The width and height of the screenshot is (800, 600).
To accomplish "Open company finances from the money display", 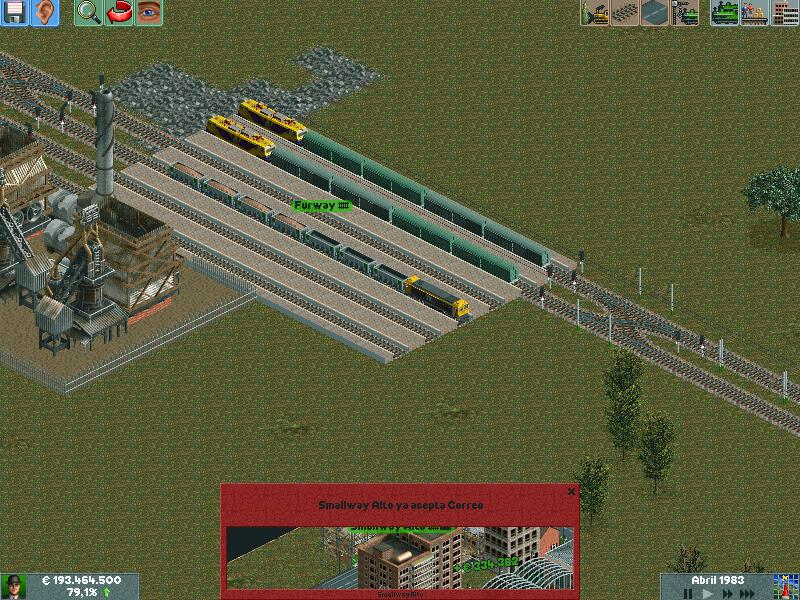I will [82, 580].
